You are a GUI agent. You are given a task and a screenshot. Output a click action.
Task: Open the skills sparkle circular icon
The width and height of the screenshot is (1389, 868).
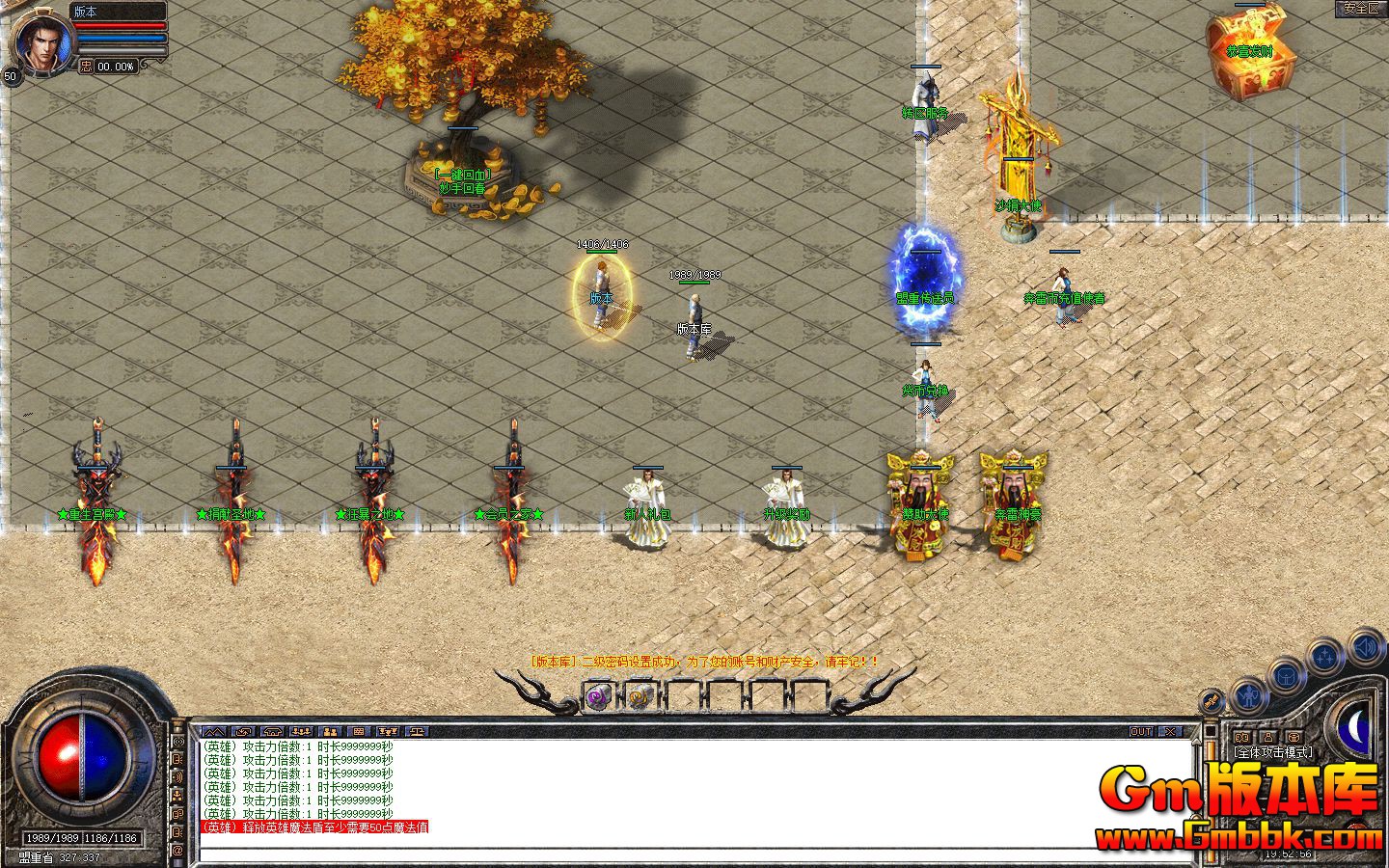click(1325, 653)
